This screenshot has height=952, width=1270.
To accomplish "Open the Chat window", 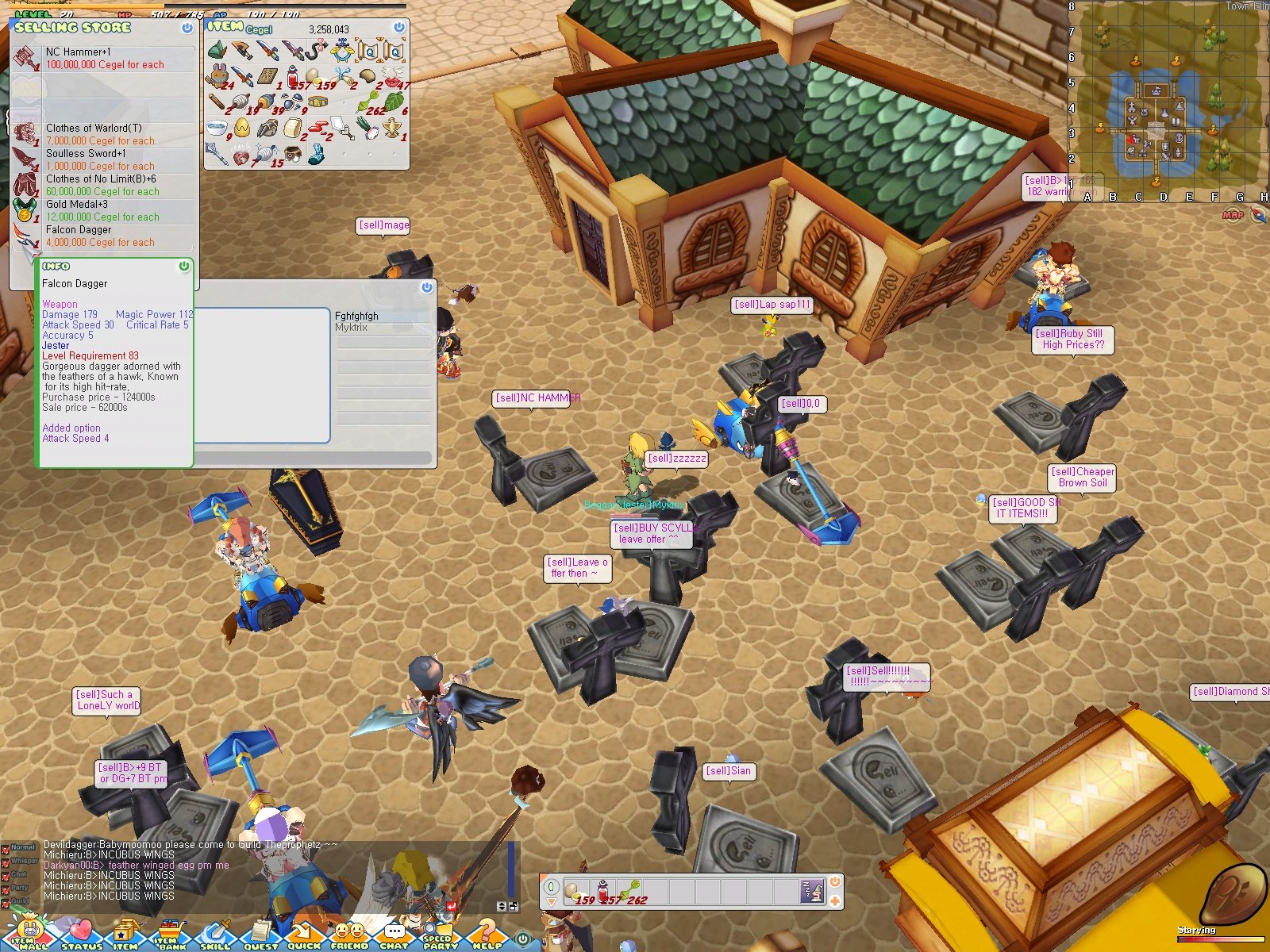I will (393, 936).
